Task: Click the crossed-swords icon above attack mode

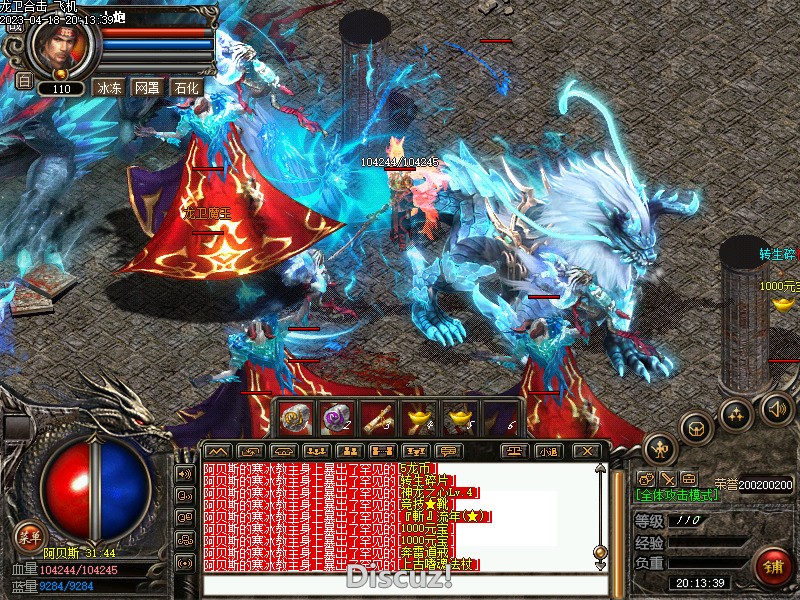Action: pos(668,478)
